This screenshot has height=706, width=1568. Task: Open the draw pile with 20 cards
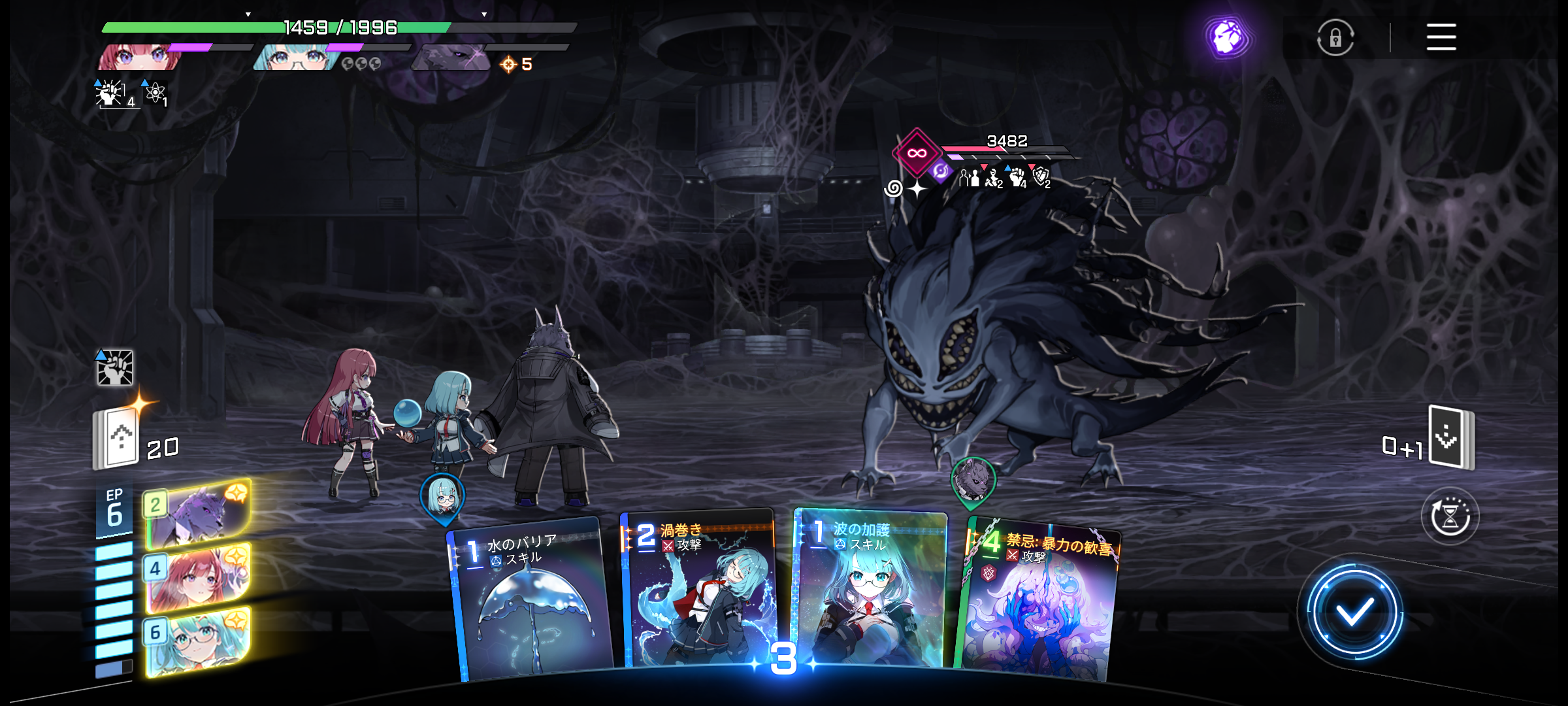[118, 438]
